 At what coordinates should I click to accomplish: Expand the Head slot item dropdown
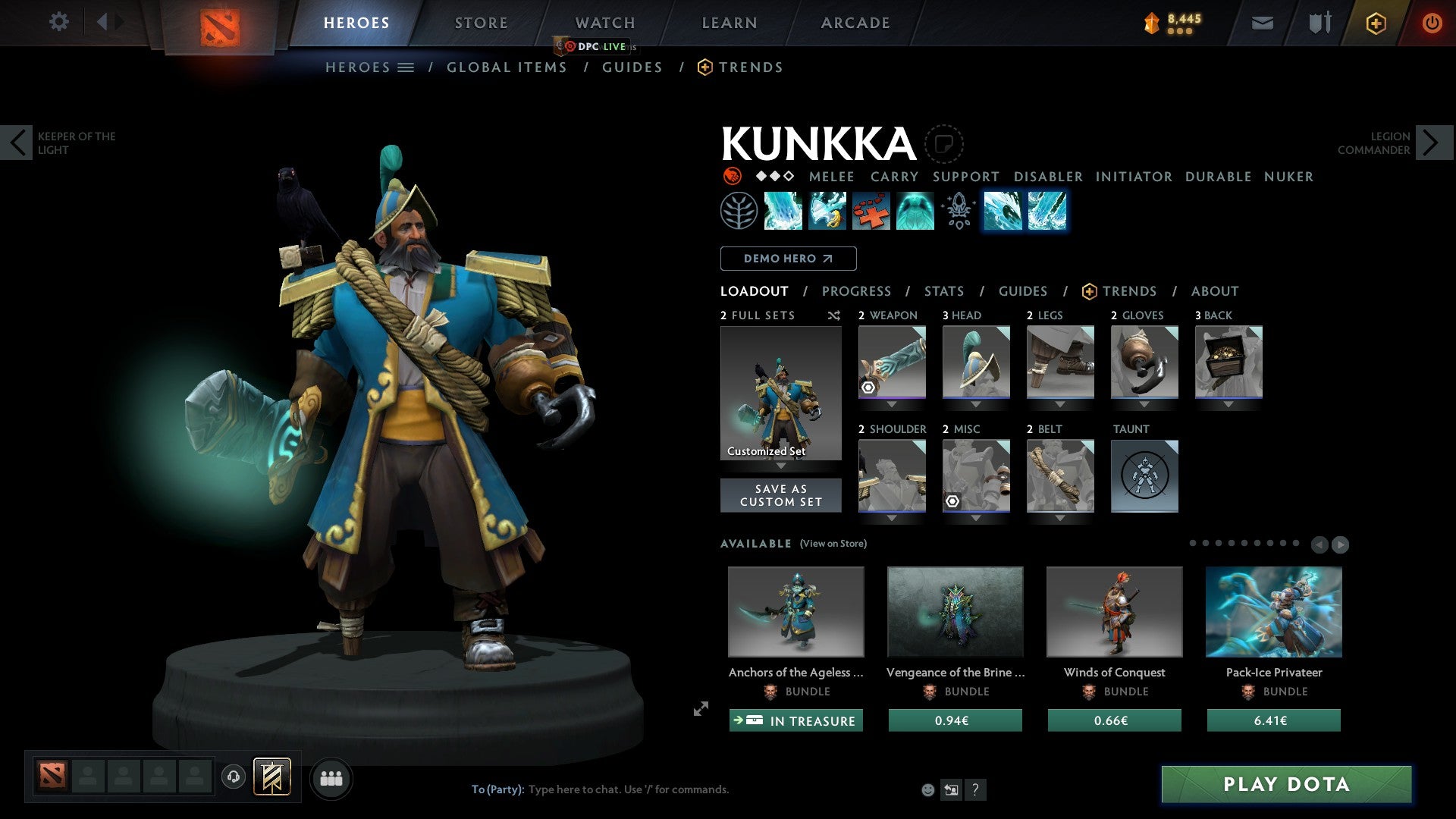[976, 404]
